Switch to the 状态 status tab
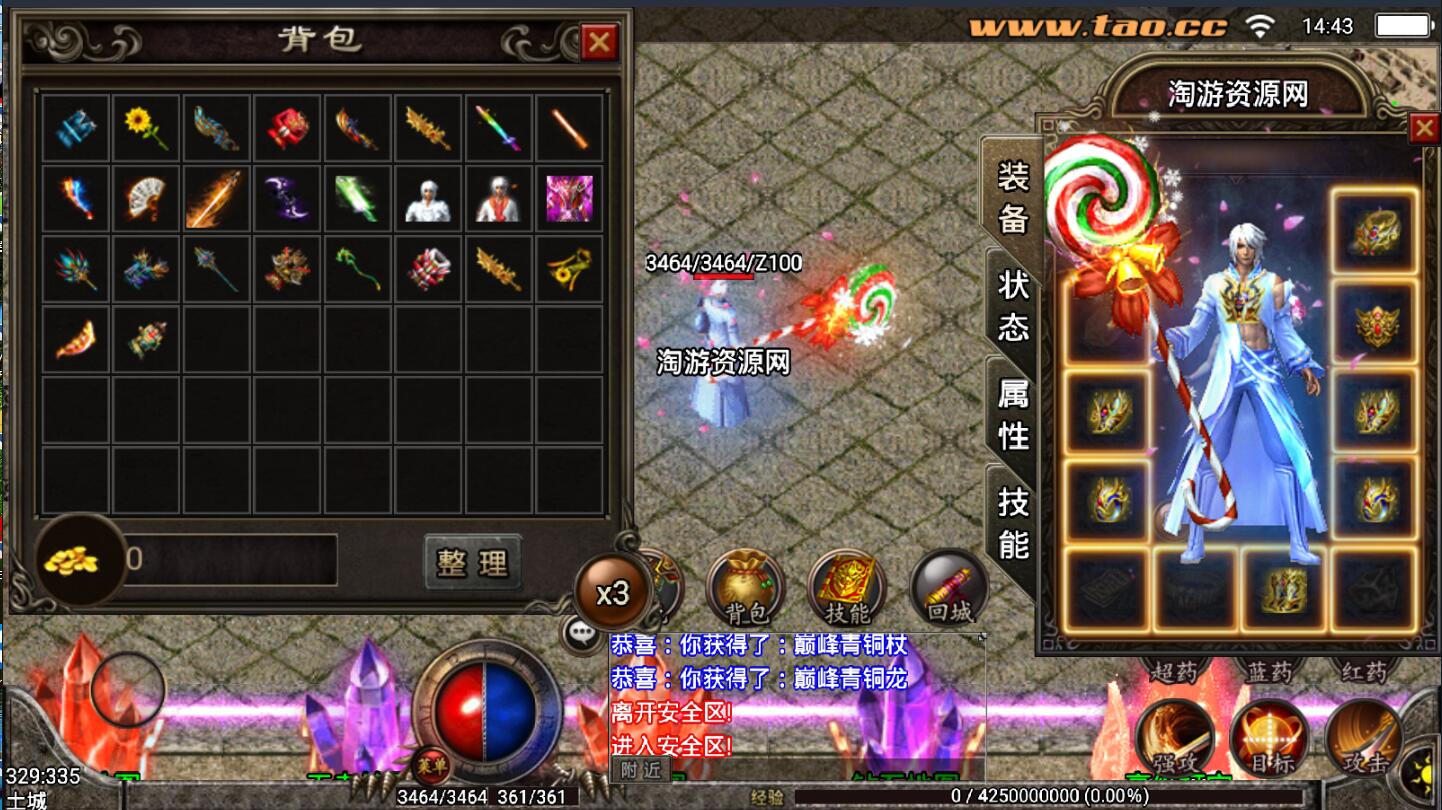1442x810 pixels. coord(1013,304)
